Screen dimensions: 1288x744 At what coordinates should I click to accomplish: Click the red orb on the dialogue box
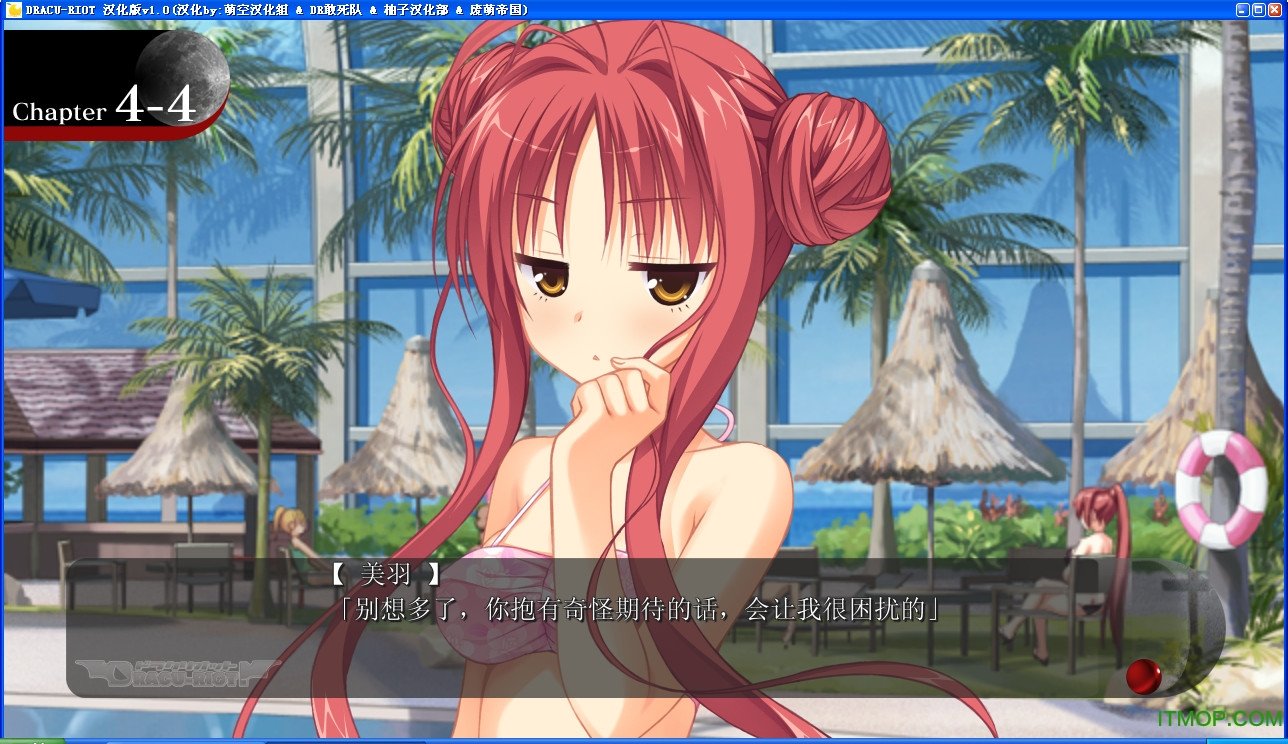pyautogui.click(x=1143, y=676)
